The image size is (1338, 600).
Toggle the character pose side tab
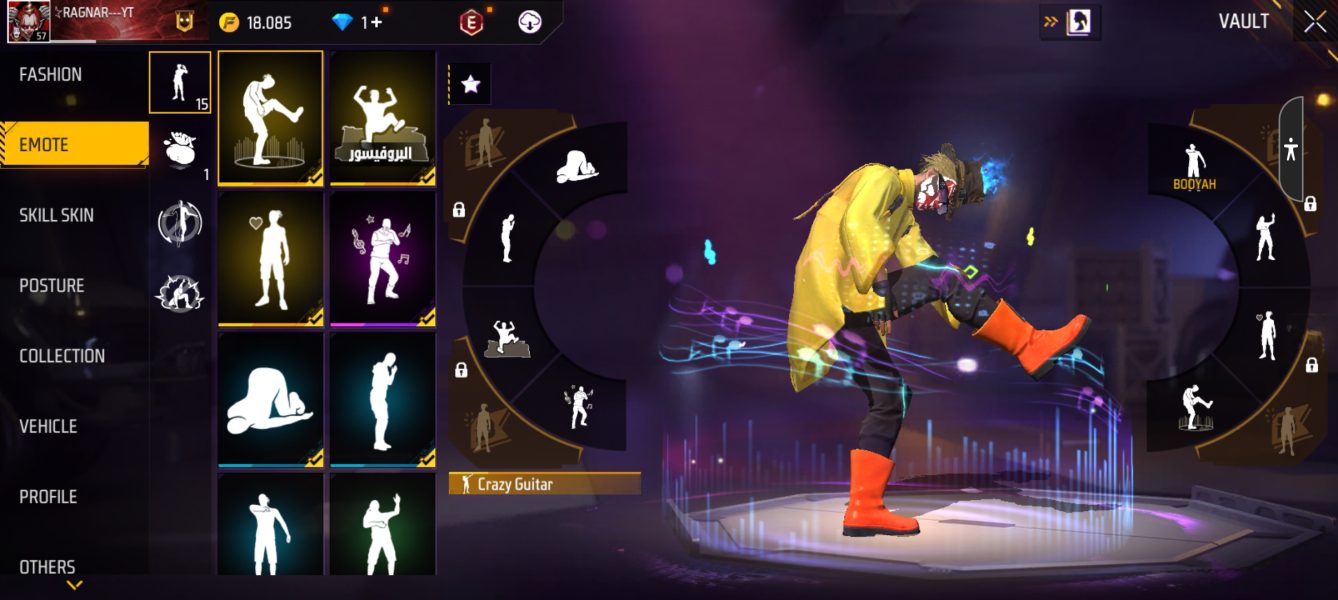(x=1291, y=150)
